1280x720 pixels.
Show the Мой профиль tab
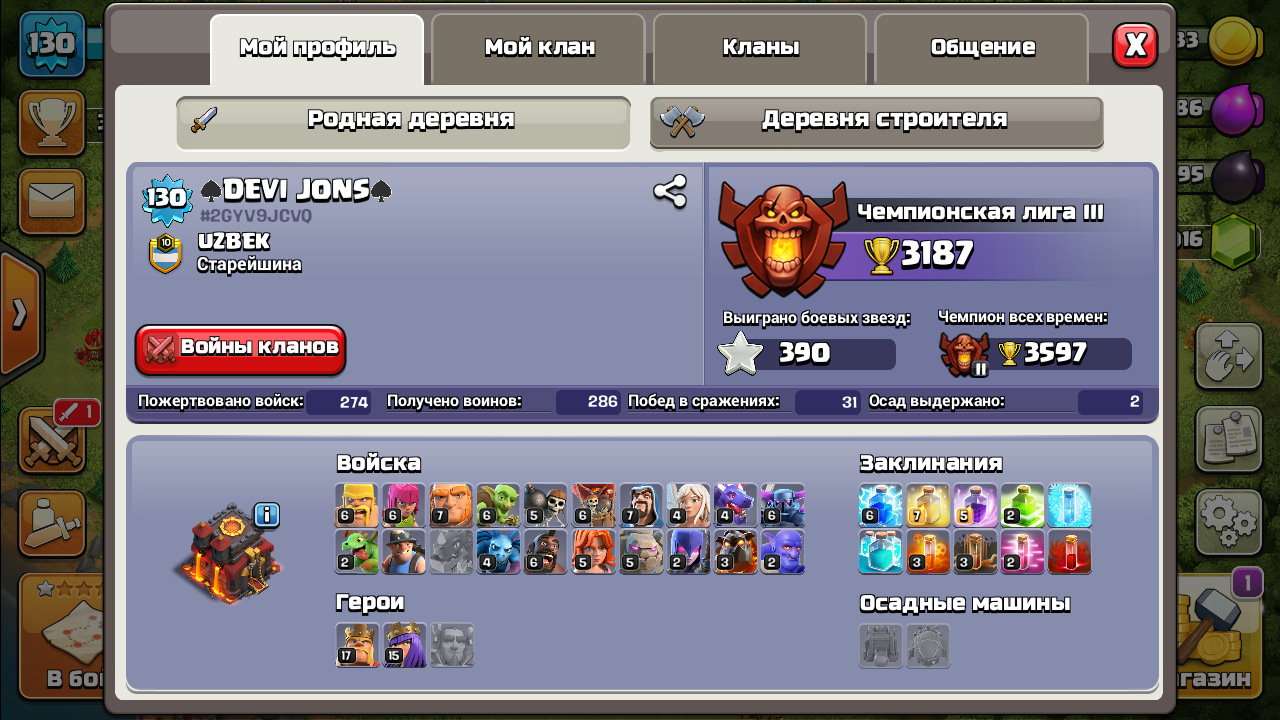(x=317, y=48)
